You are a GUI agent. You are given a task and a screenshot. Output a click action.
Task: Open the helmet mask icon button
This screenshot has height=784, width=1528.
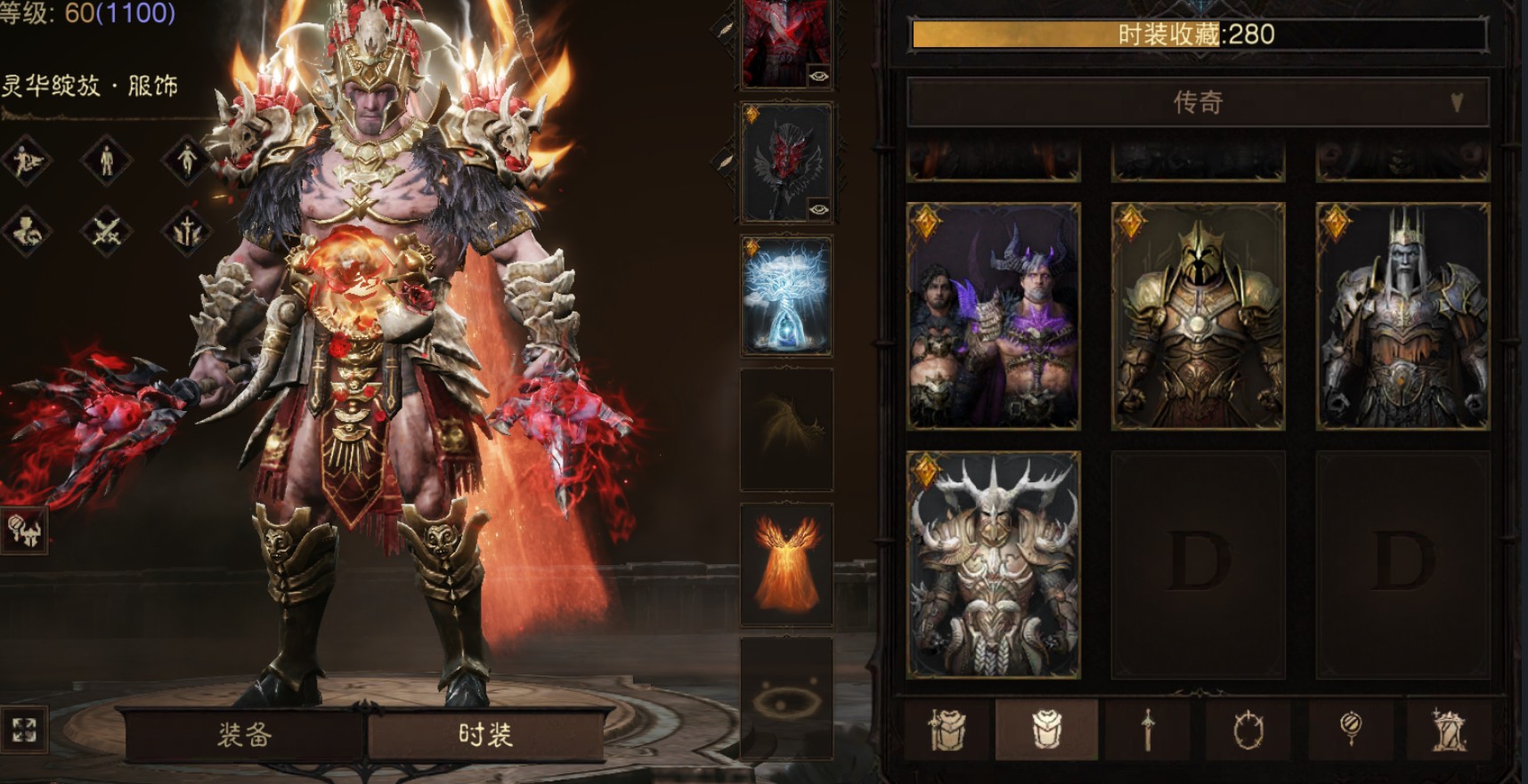coord(24,530)
